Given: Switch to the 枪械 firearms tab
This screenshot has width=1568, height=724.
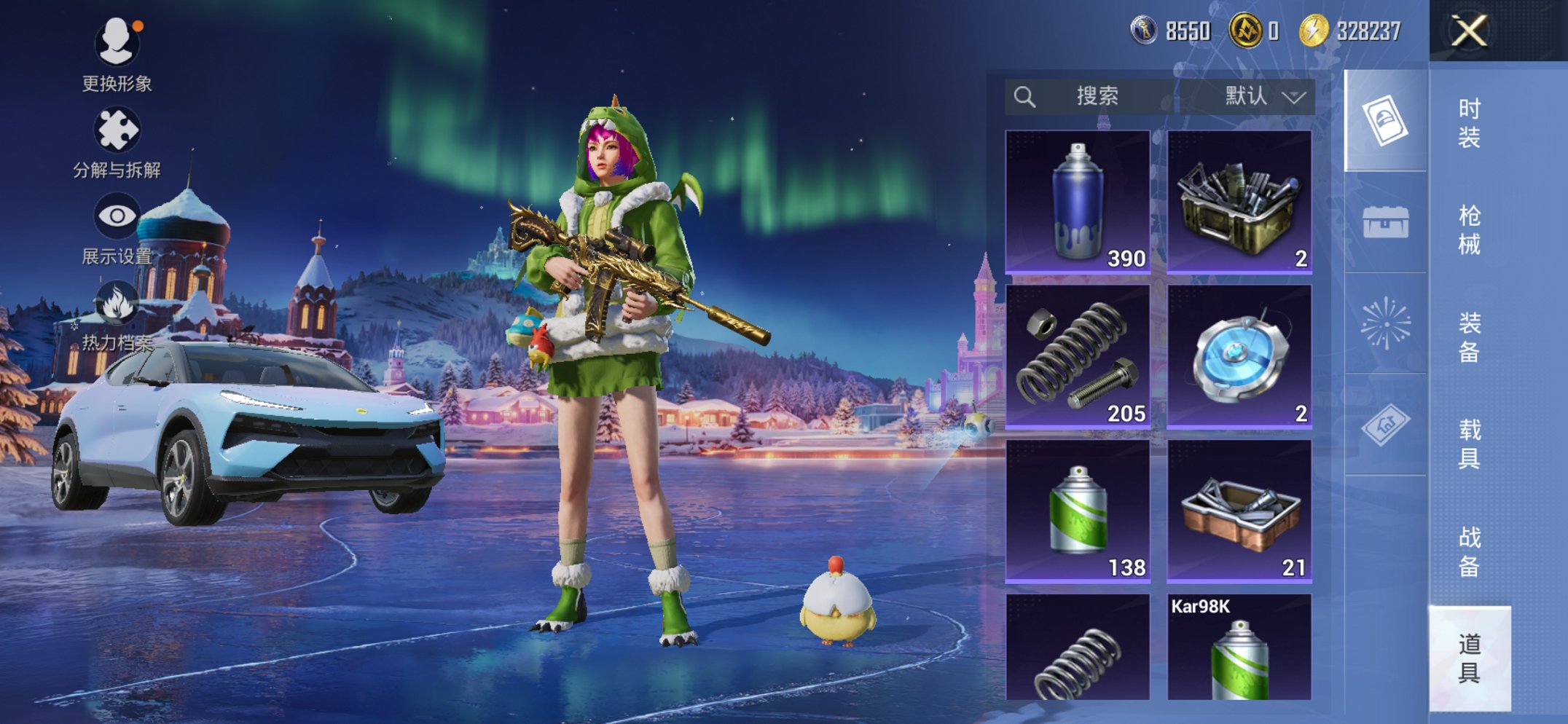Looking at the screenshot, I should pos(1469,229).
